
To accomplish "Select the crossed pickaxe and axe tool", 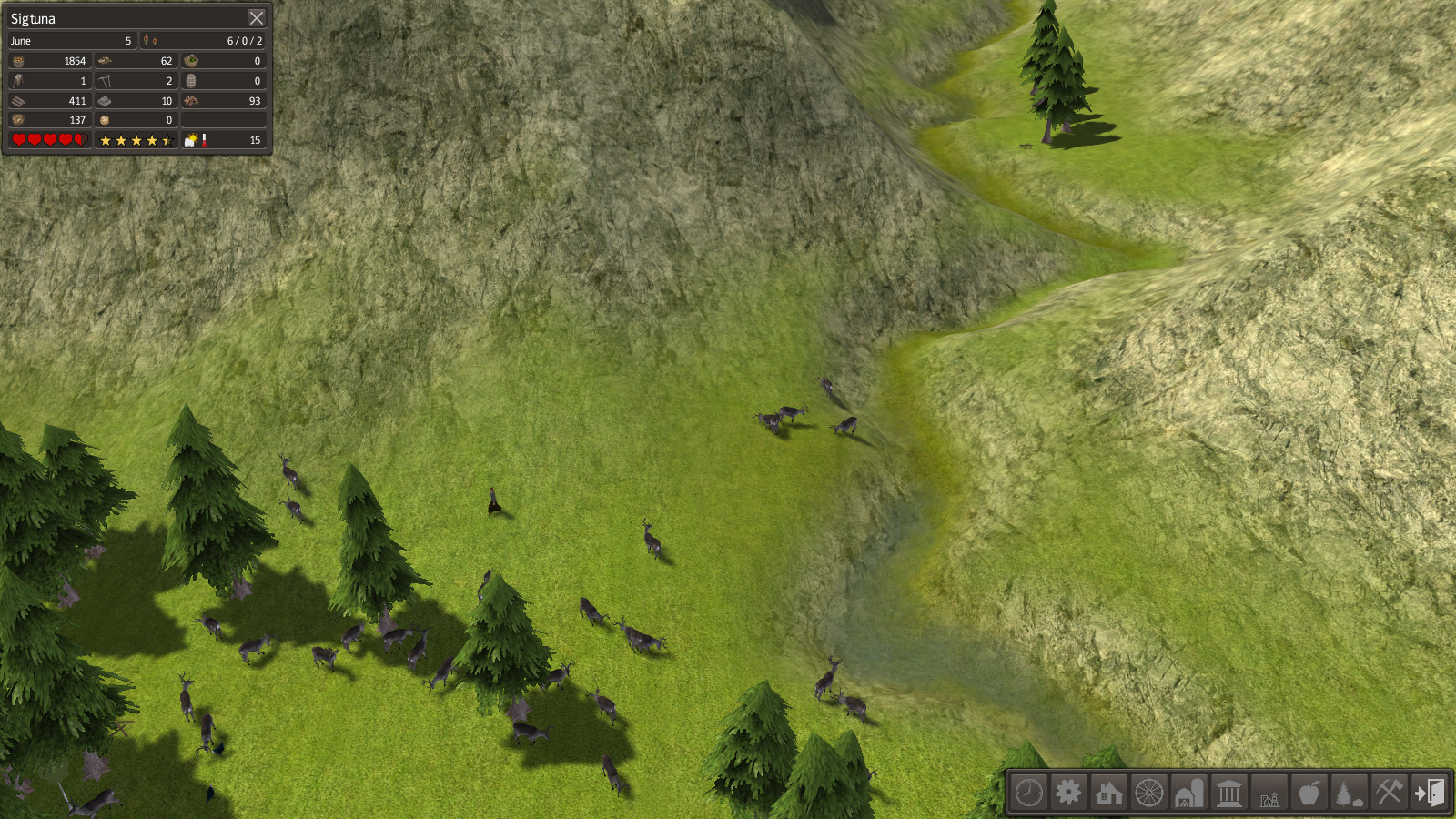I will click(x=1389, y=793).
